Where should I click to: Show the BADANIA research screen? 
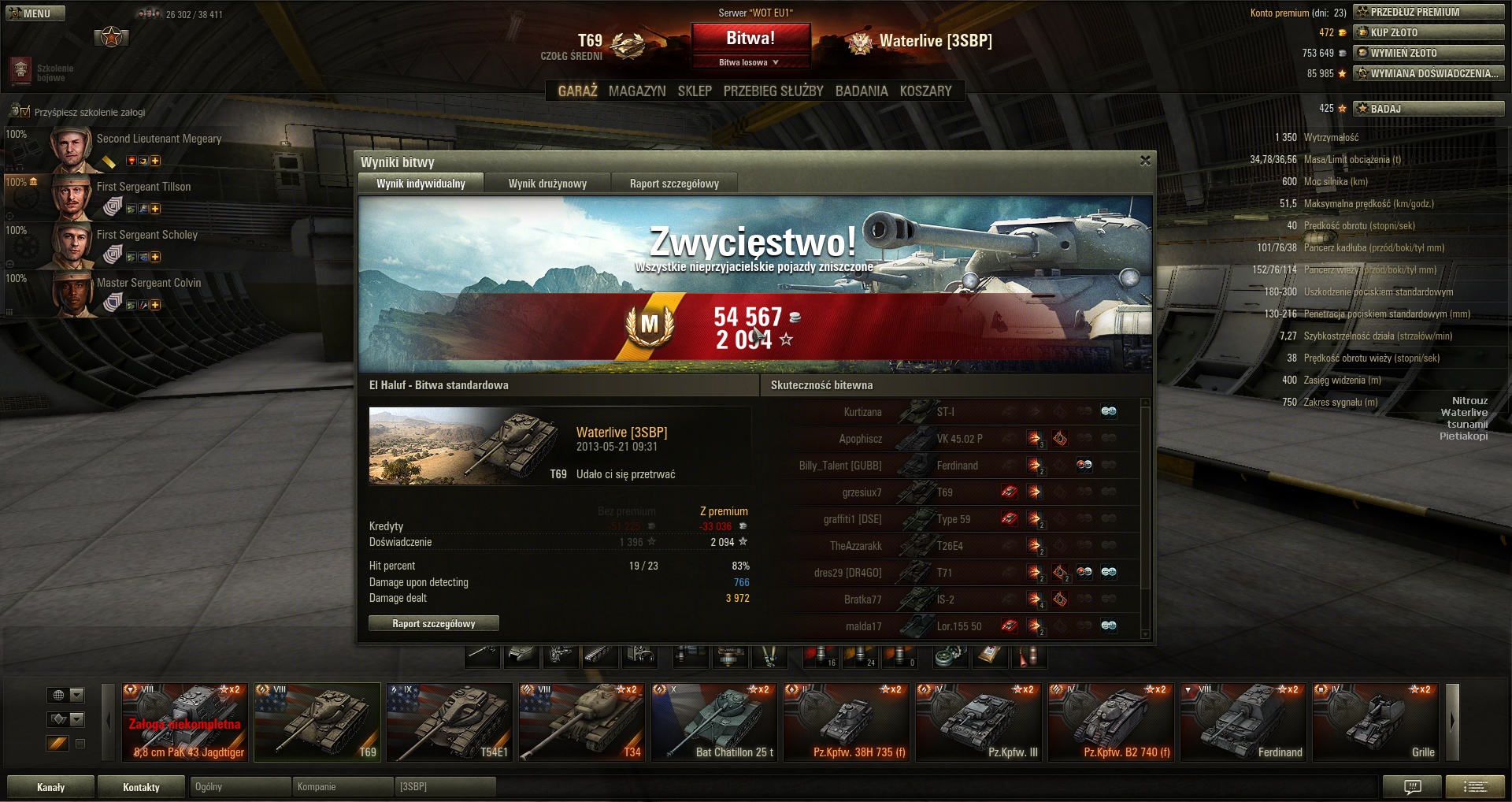tap(862, 91)
